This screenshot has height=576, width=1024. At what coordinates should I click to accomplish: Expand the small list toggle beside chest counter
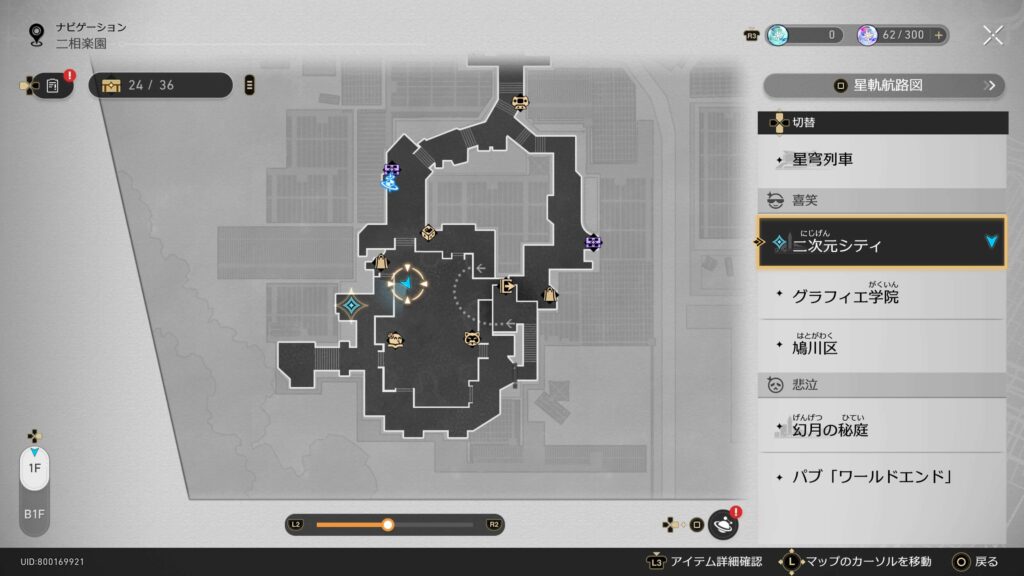pos(249,85)
